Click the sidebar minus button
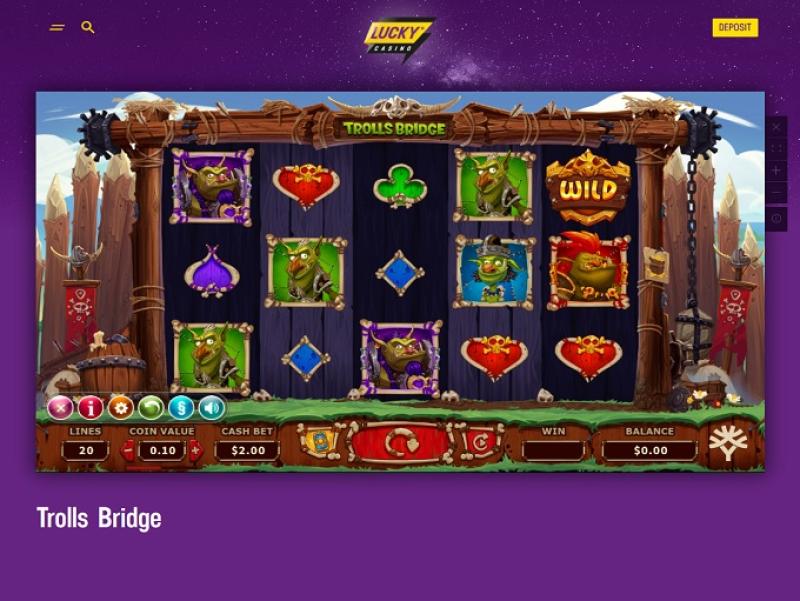 [777, 193]
